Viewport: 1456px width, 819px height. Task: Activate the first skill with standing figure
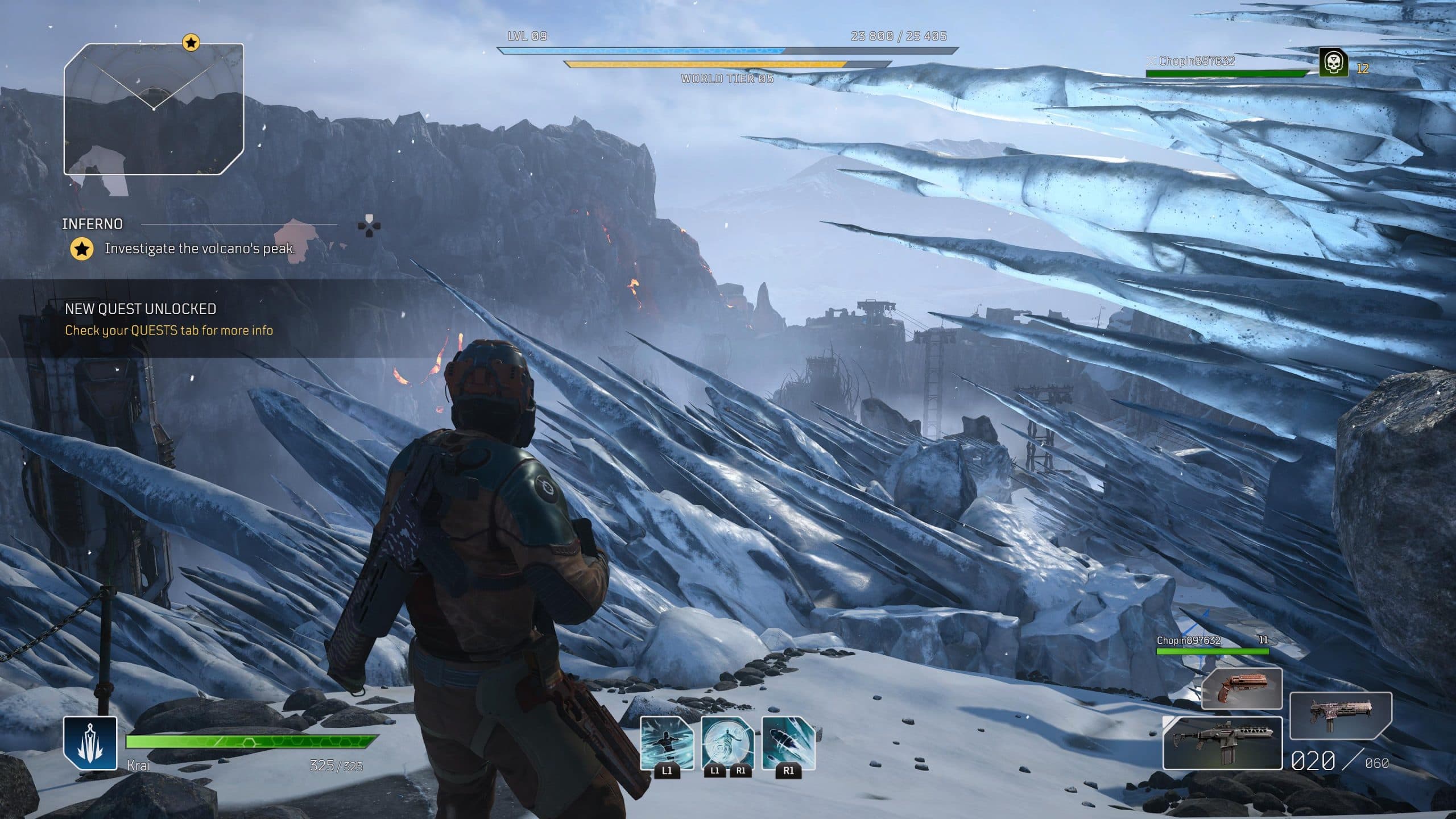[667, 743]
